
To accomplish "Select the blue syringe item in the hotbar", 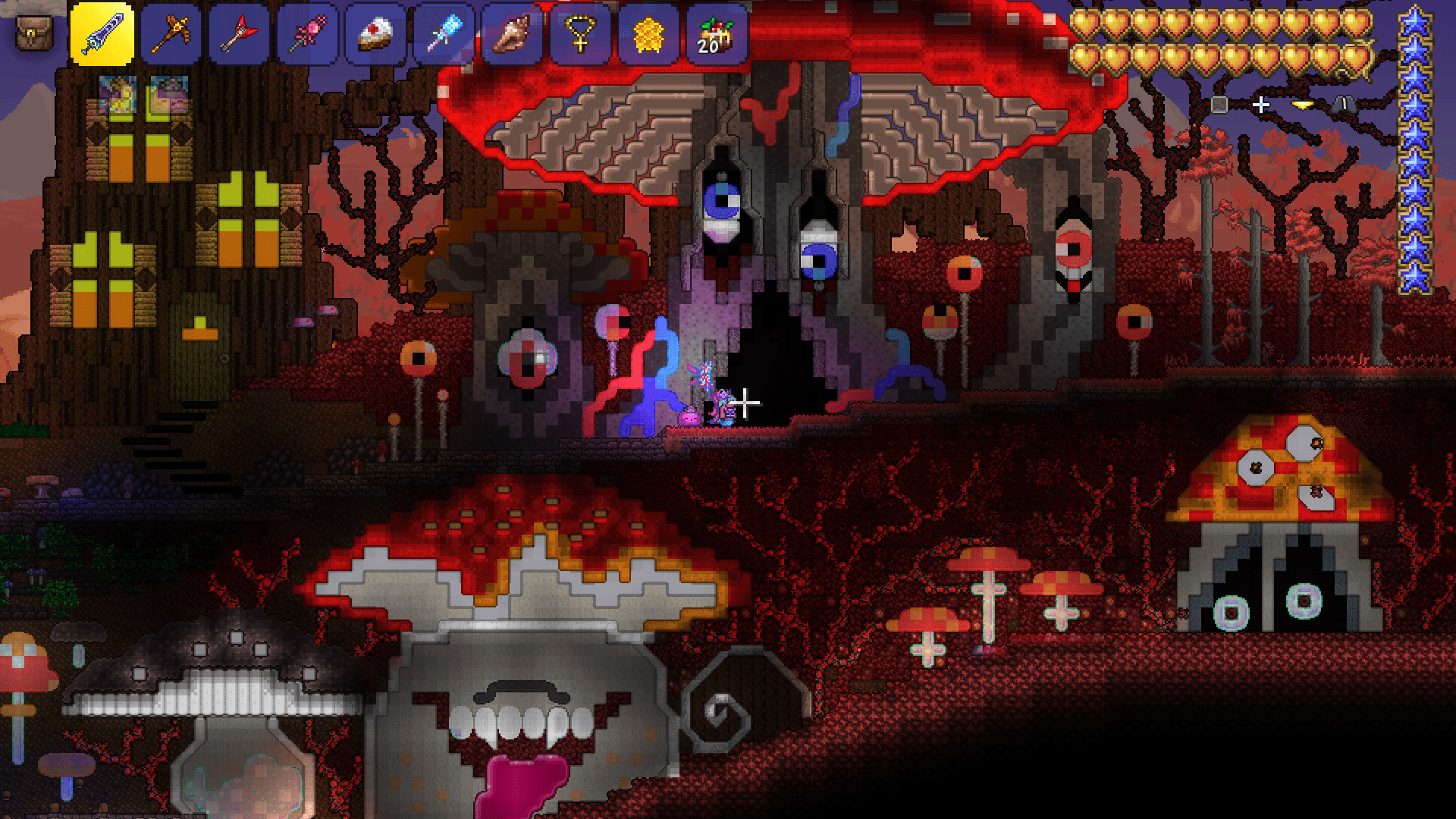I will [445, 34].
